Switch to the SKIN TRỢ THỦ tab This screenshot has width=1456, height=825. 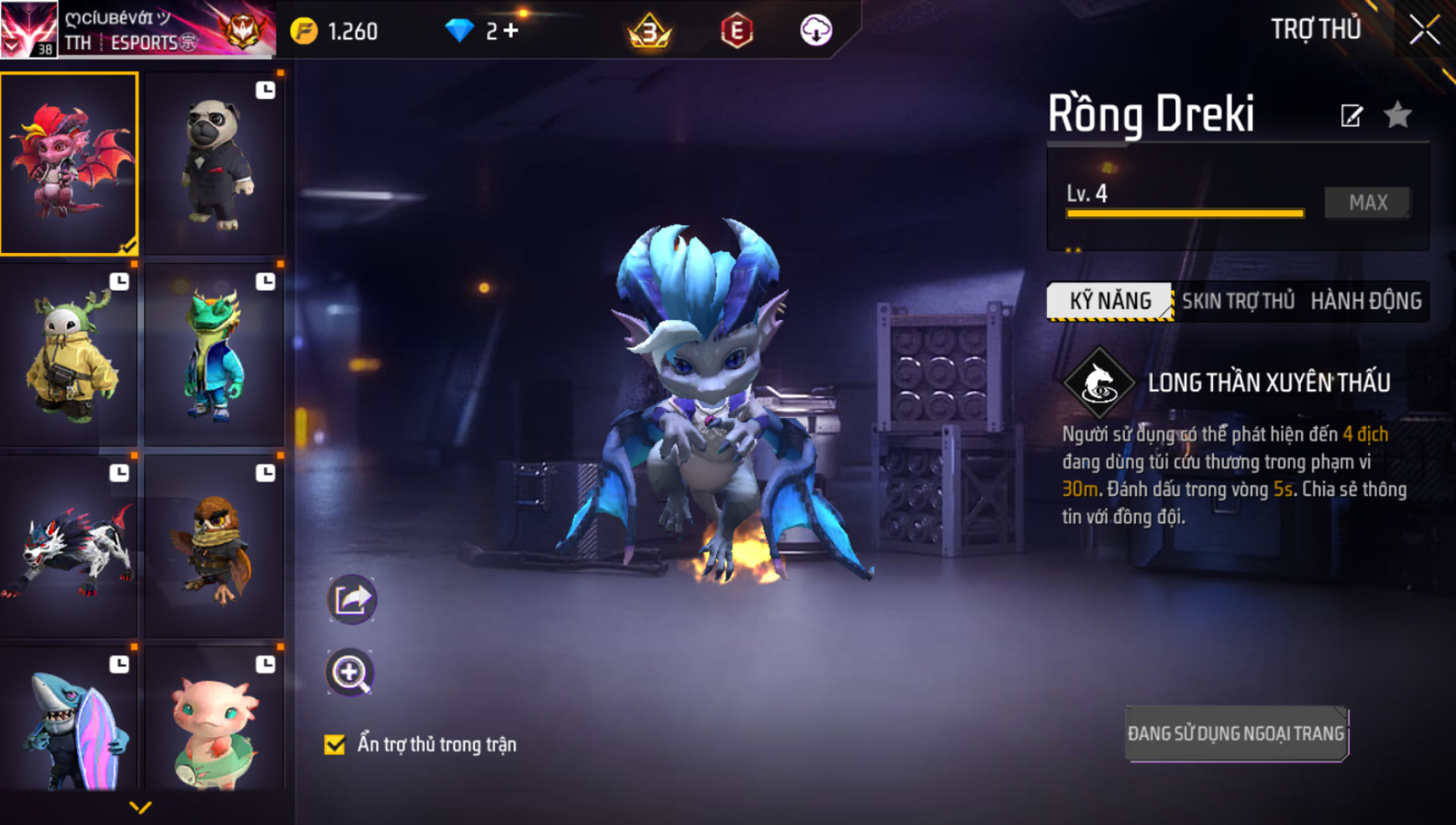coord(1237,301)
